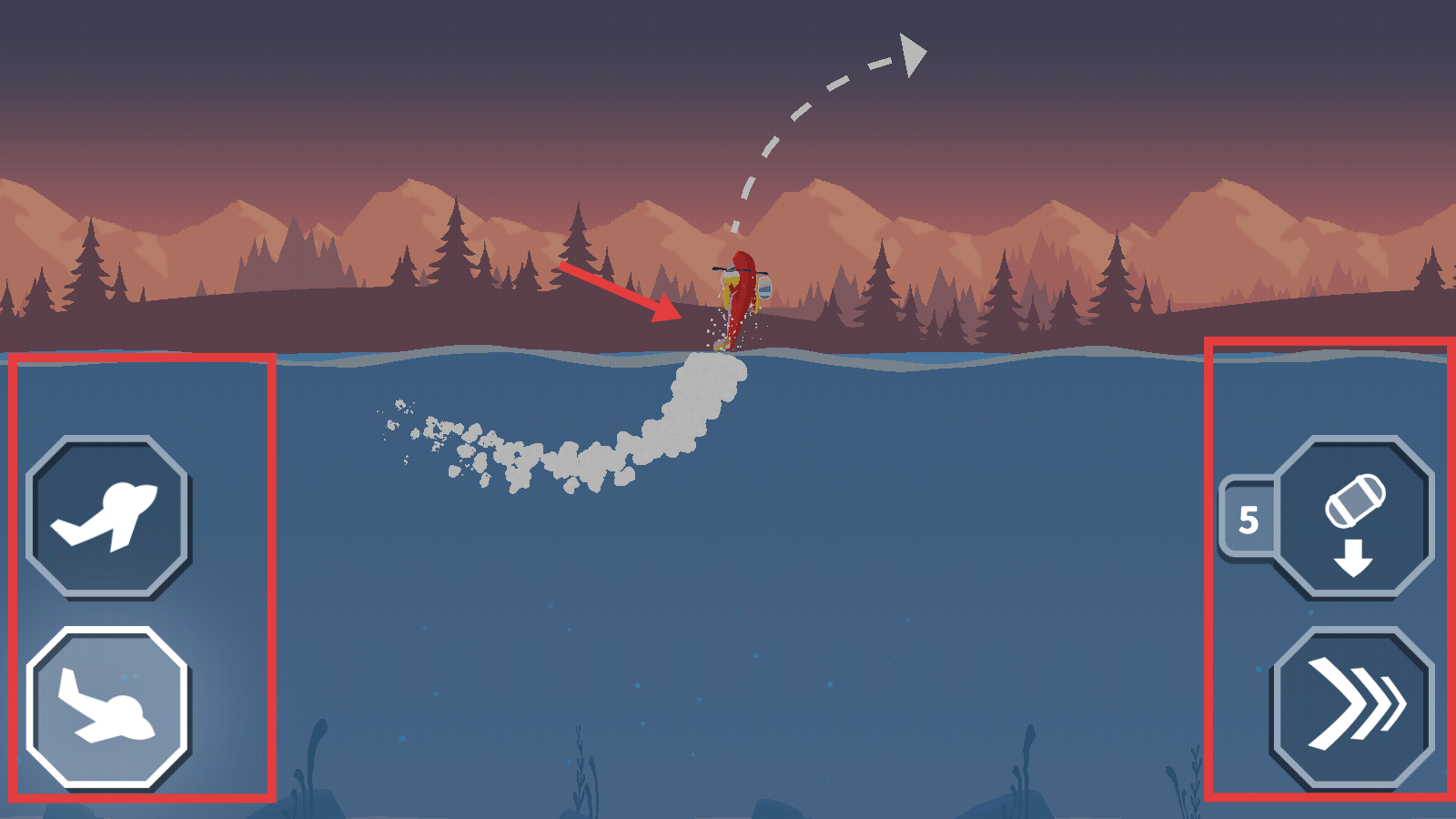Tap the pitch-up plane button

point(107,517)
